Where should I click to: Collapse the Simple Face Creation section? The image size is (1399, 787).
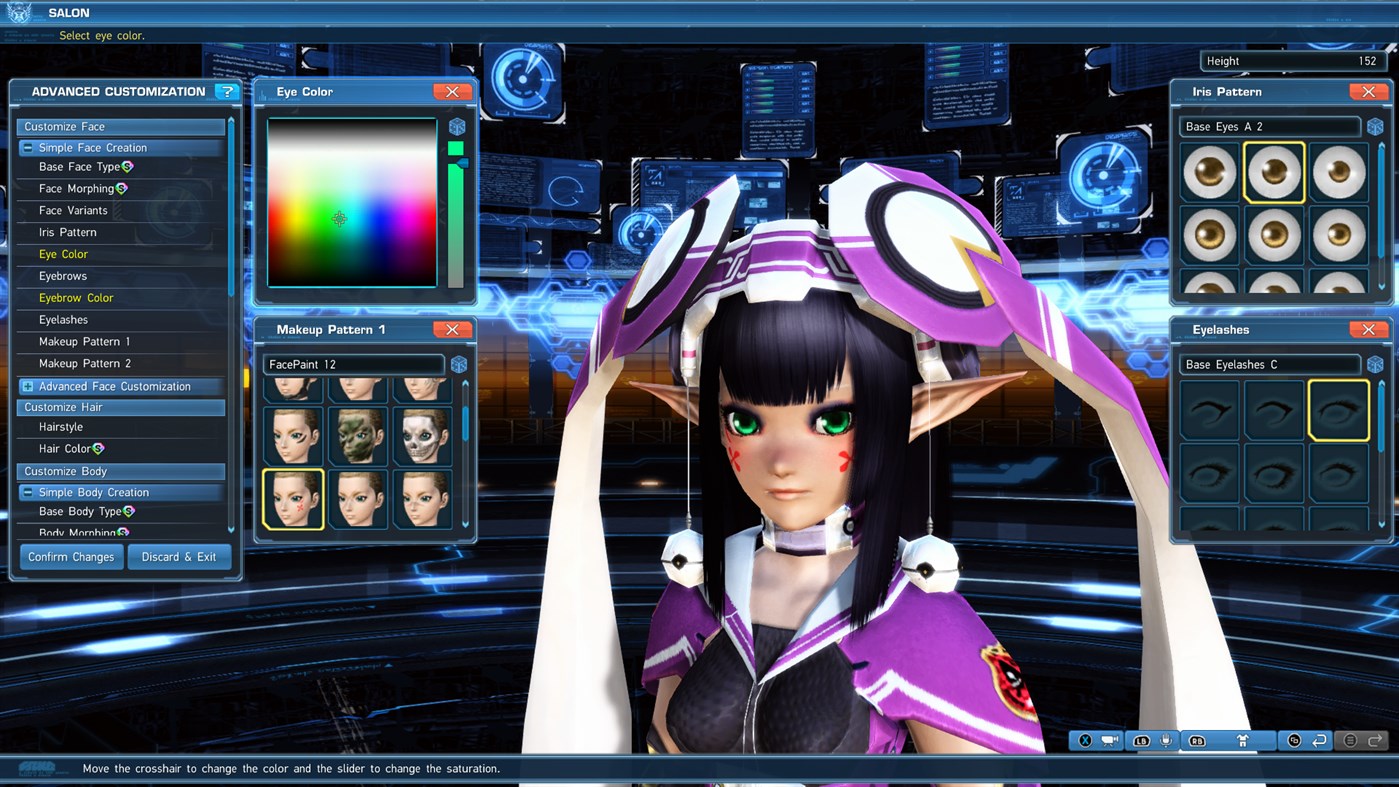[x=28, y=147]
